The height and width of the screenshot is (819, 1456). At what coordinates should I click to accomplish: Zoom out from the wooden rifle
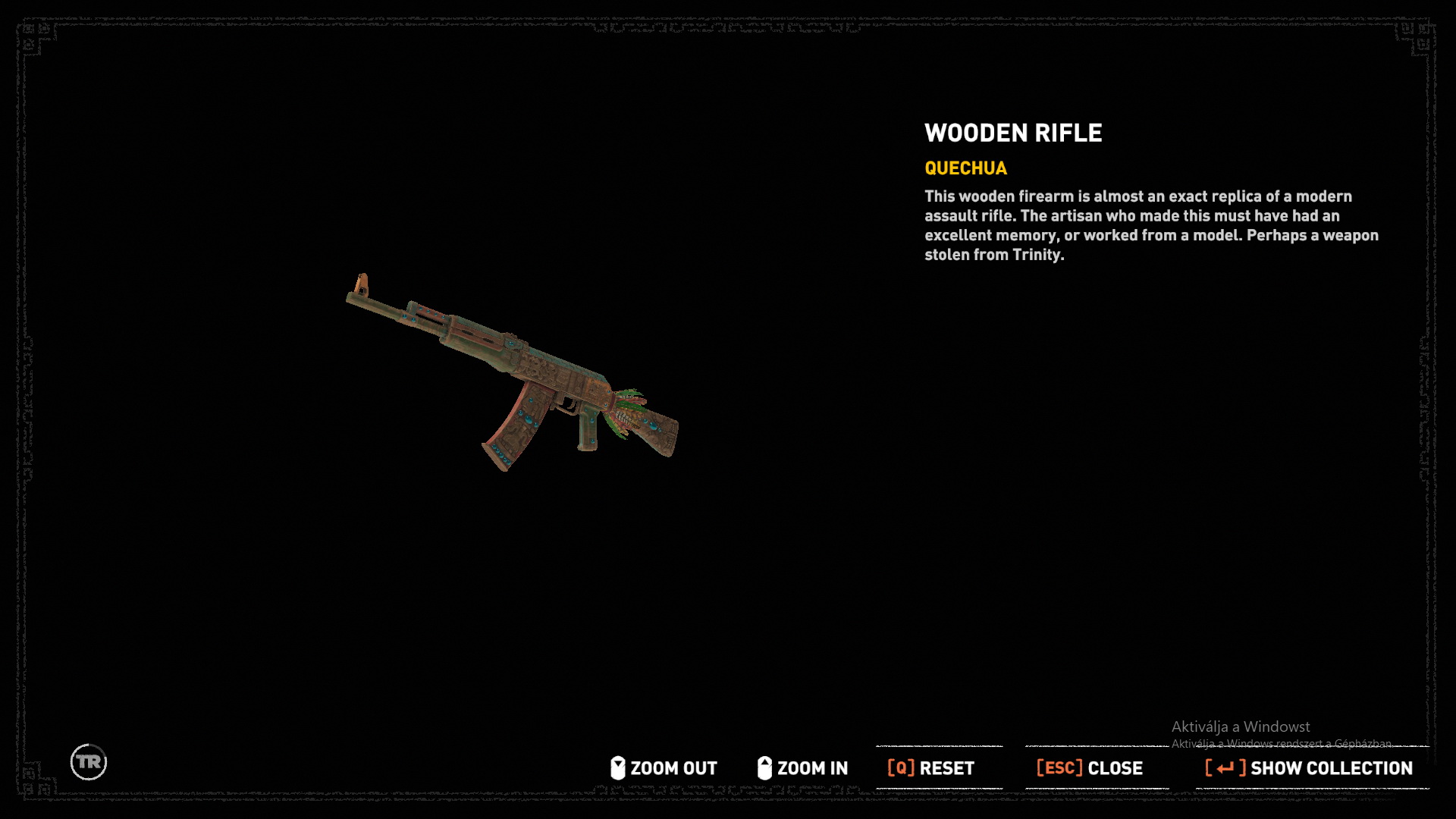click(664, 768)
